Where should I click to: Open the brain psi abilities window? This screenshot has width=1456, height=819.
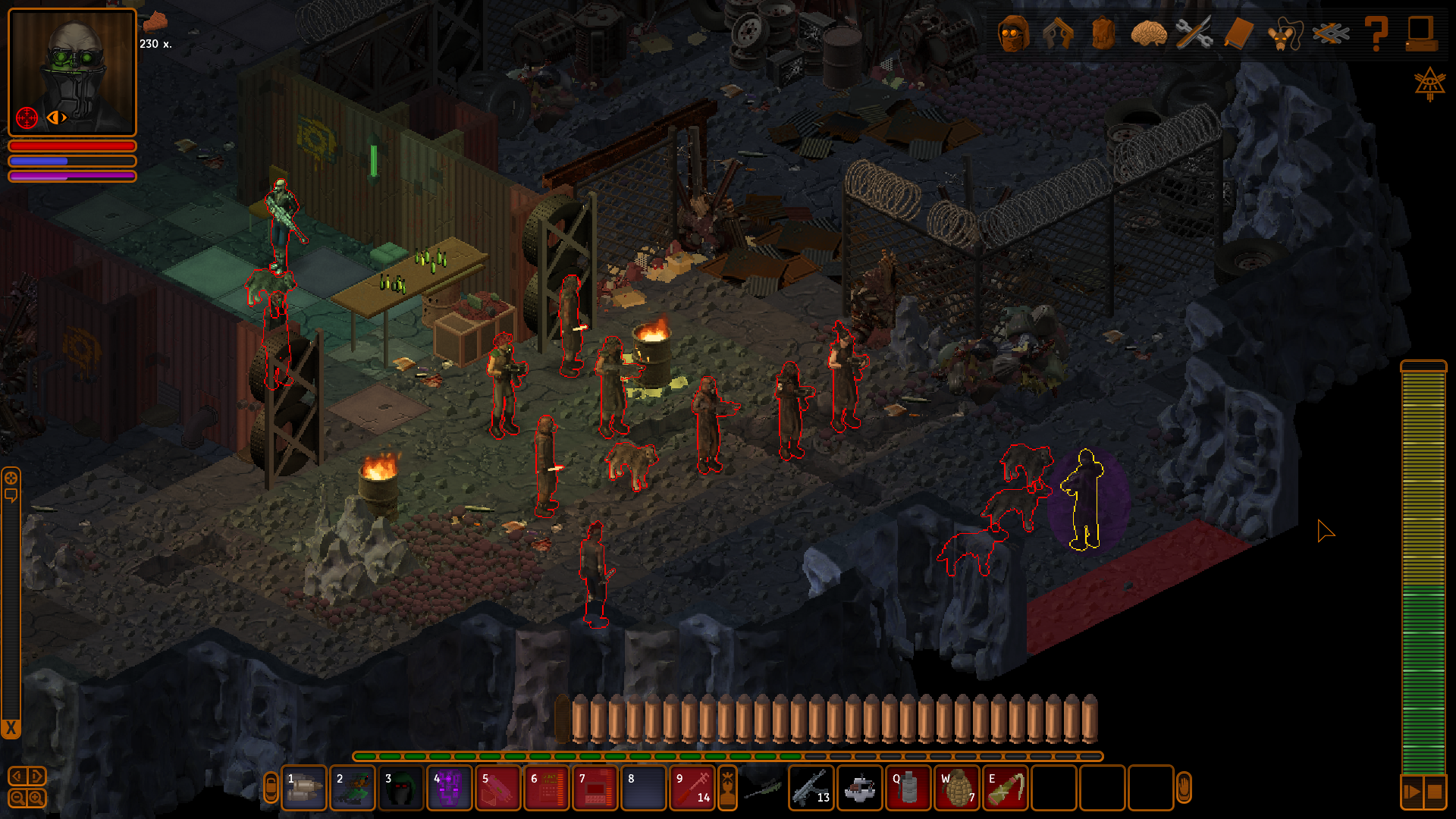pyautogui.click(x=1148, y=34)
